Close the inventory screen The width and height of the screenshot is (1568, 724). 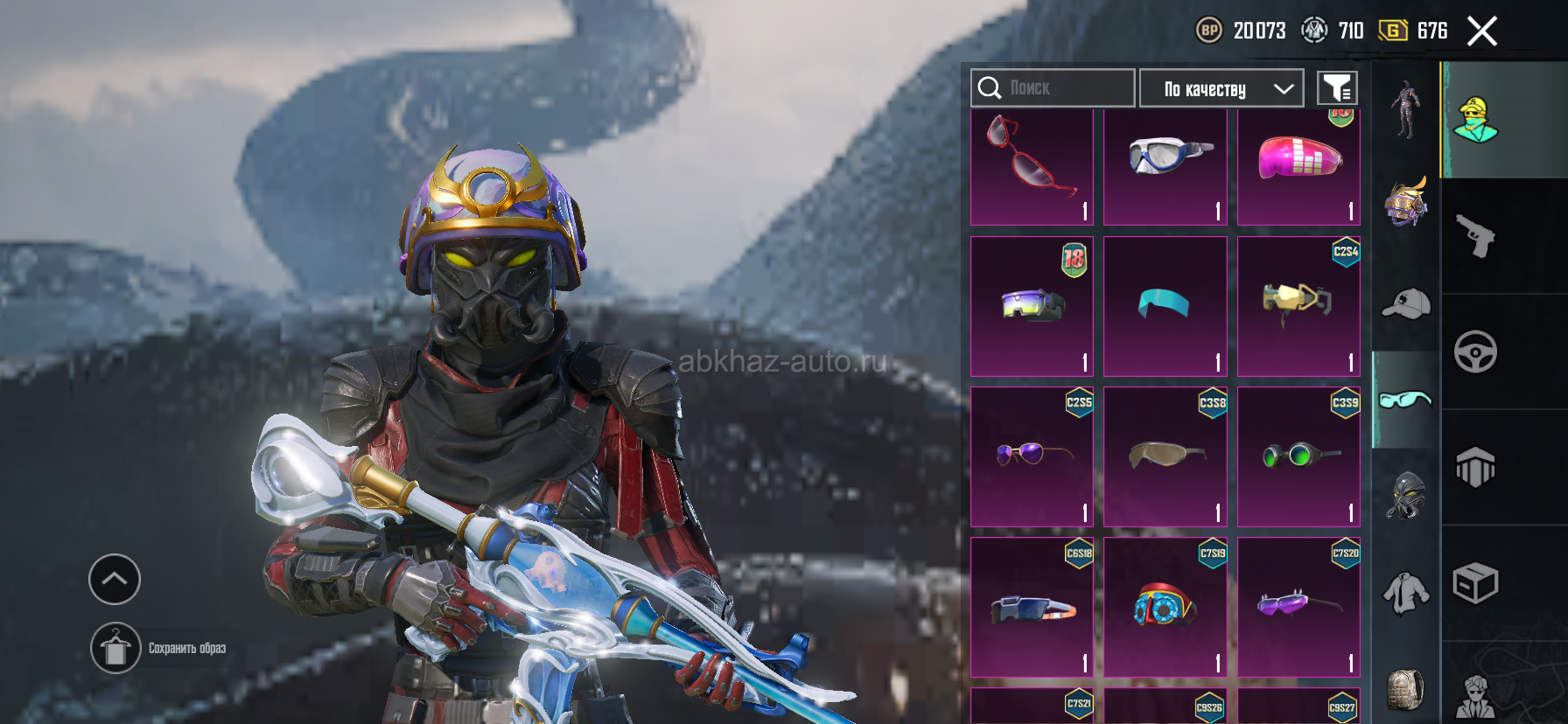click(1481, 31)
